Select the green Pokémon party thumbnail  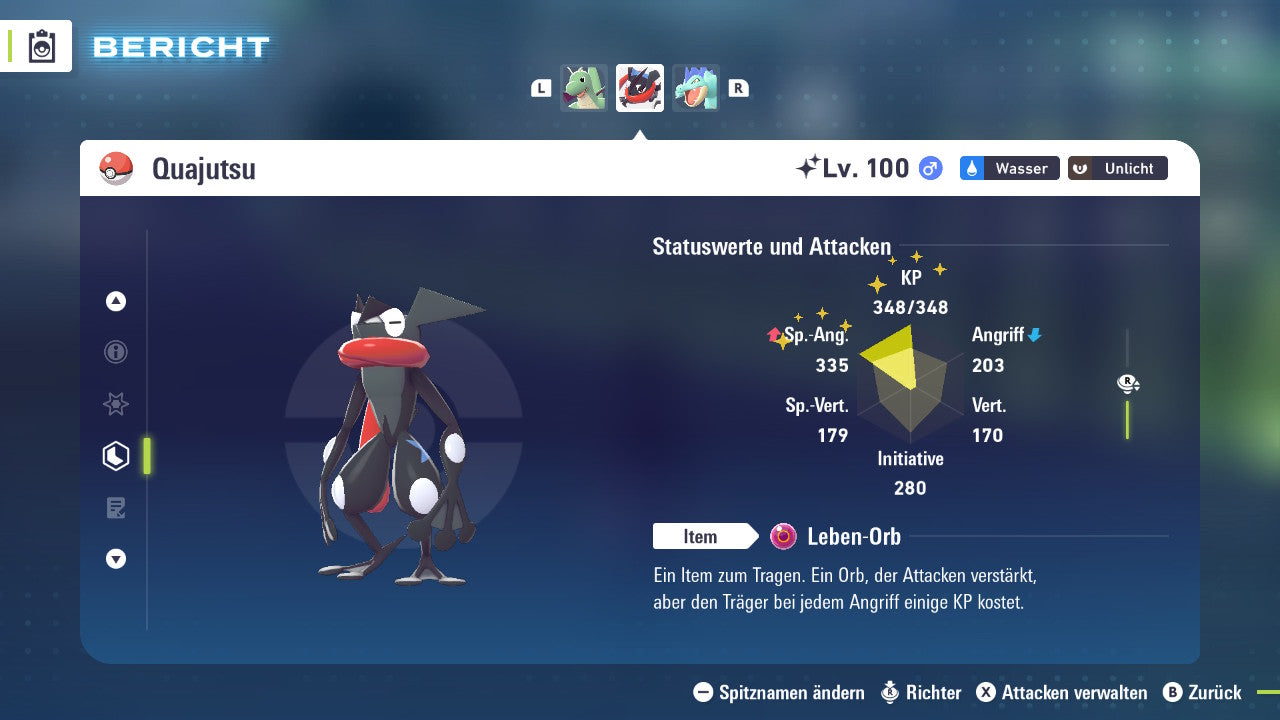point(584,88)
